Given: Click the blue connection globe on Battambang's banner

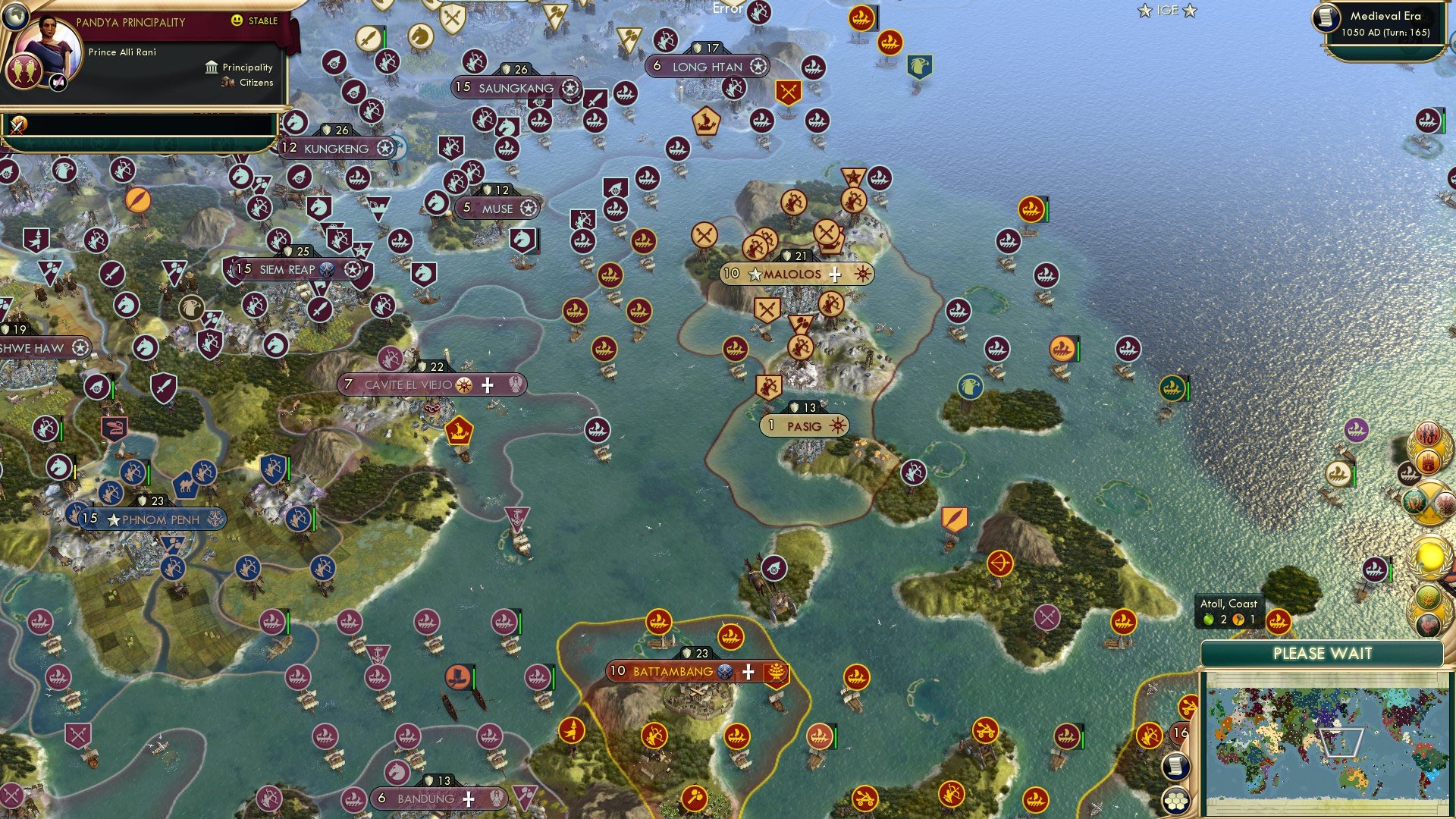Looking at the screenshot, I should click(x=725, y=672).
